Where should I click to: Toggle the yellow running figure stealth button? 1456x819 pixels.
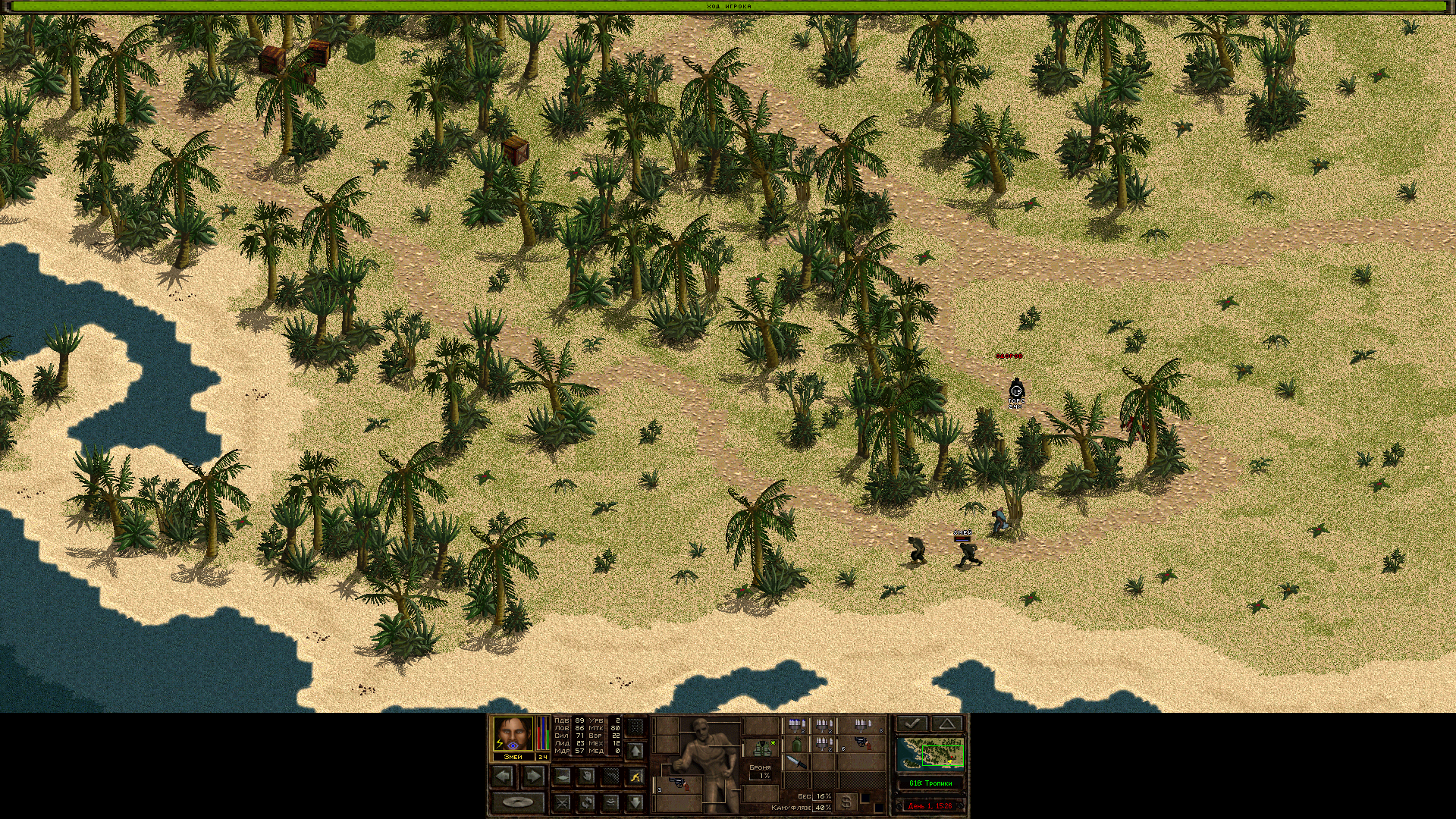click(x=635, y=776)
